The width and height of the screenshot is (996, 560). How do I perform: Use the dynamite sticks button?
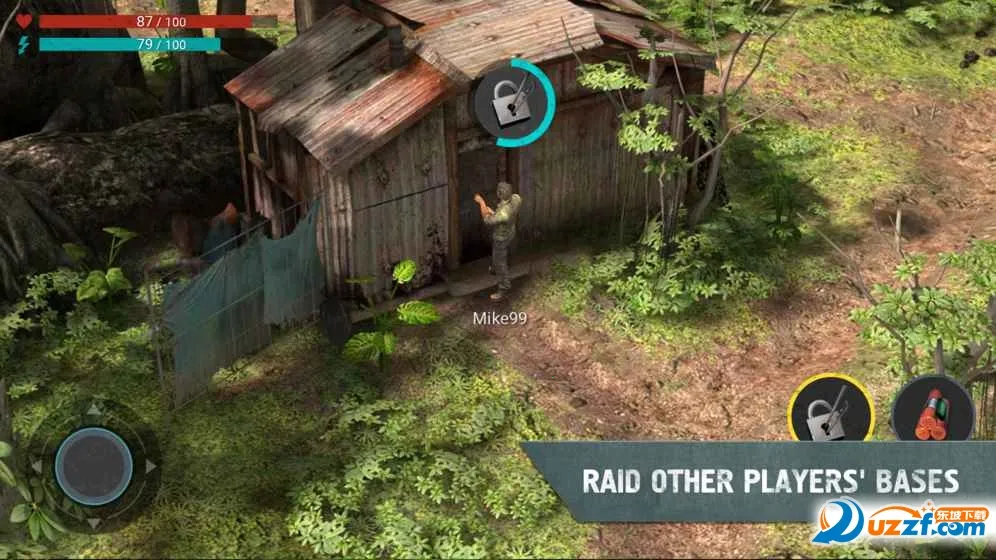point(932,412)
